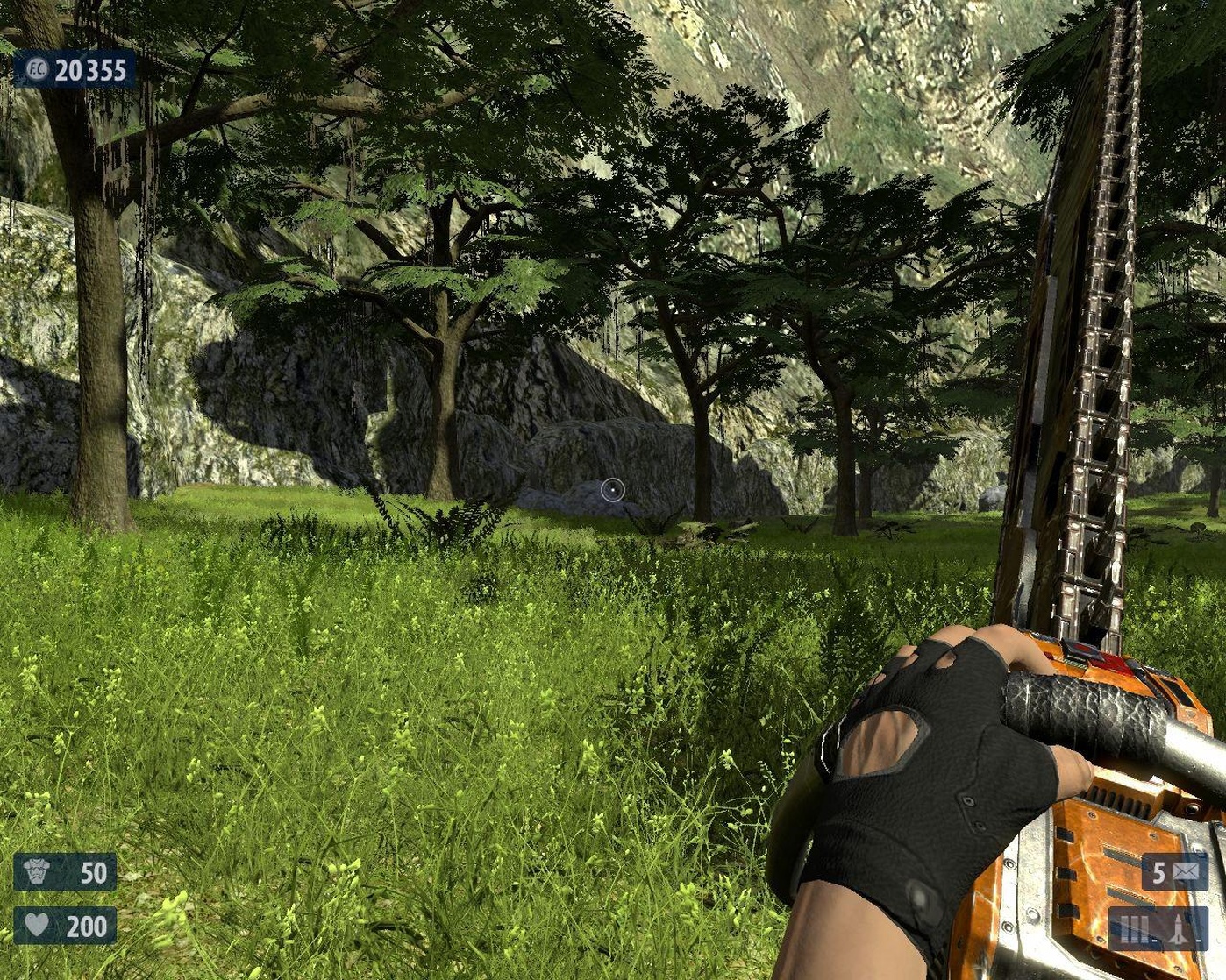Screen dimensions: 1226x980
Task: Expand the messages notification panel
Action: point(1175,872)
